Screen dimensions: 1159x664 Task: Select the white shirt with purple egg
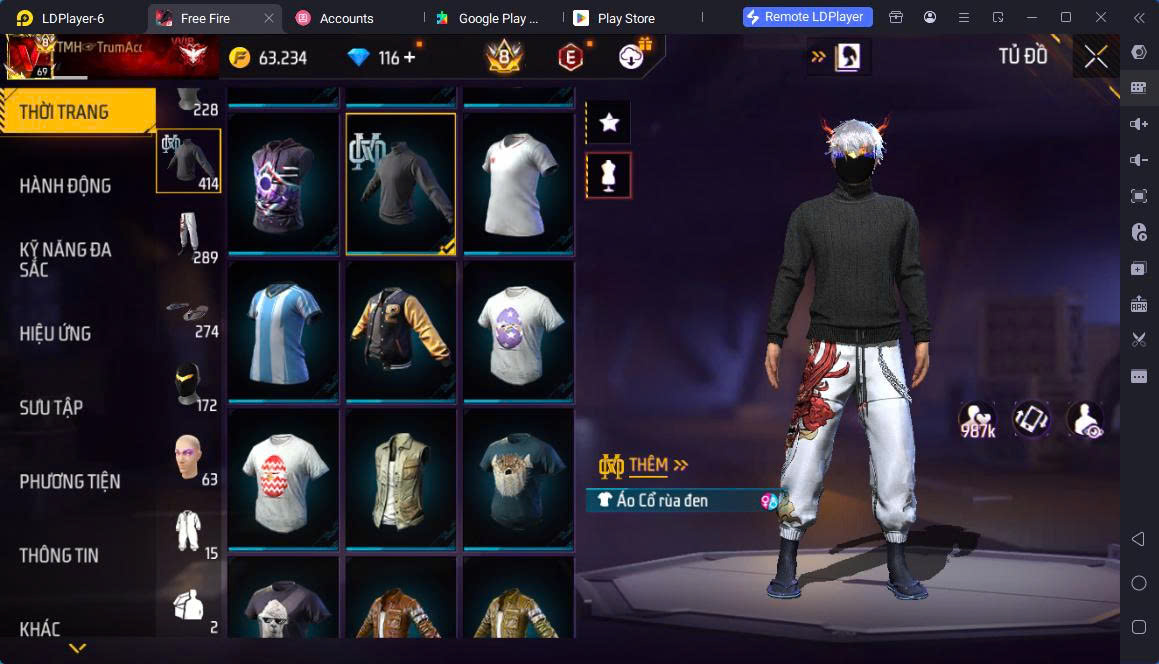point(518,331)
